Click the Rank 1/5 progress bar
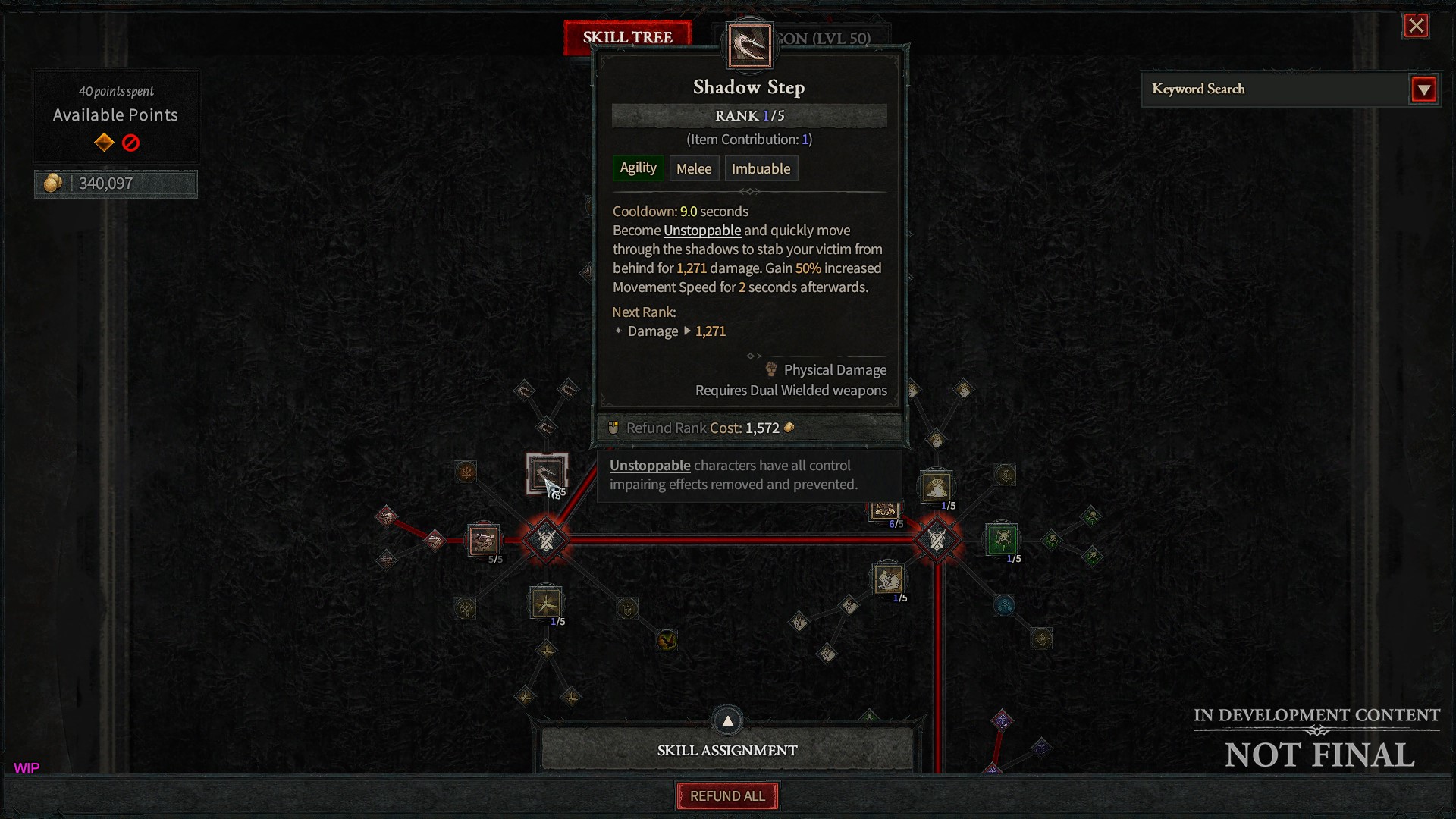Viewport: 1456px width, 819px height. 749,115
